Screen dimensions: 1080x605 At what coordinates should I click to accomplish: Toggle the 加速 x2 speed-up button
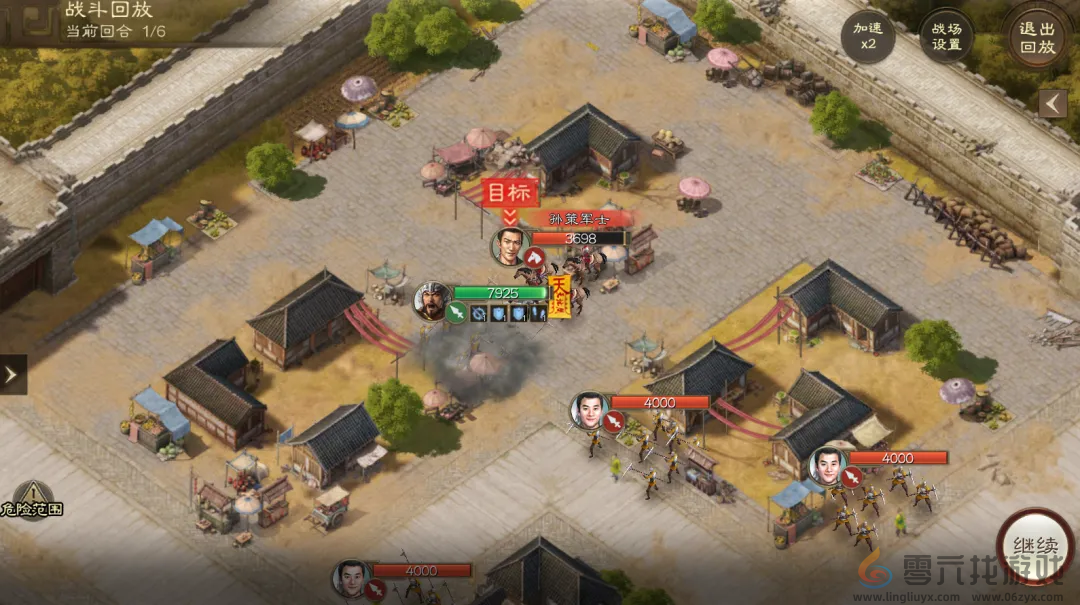click(x=867, y=37)
